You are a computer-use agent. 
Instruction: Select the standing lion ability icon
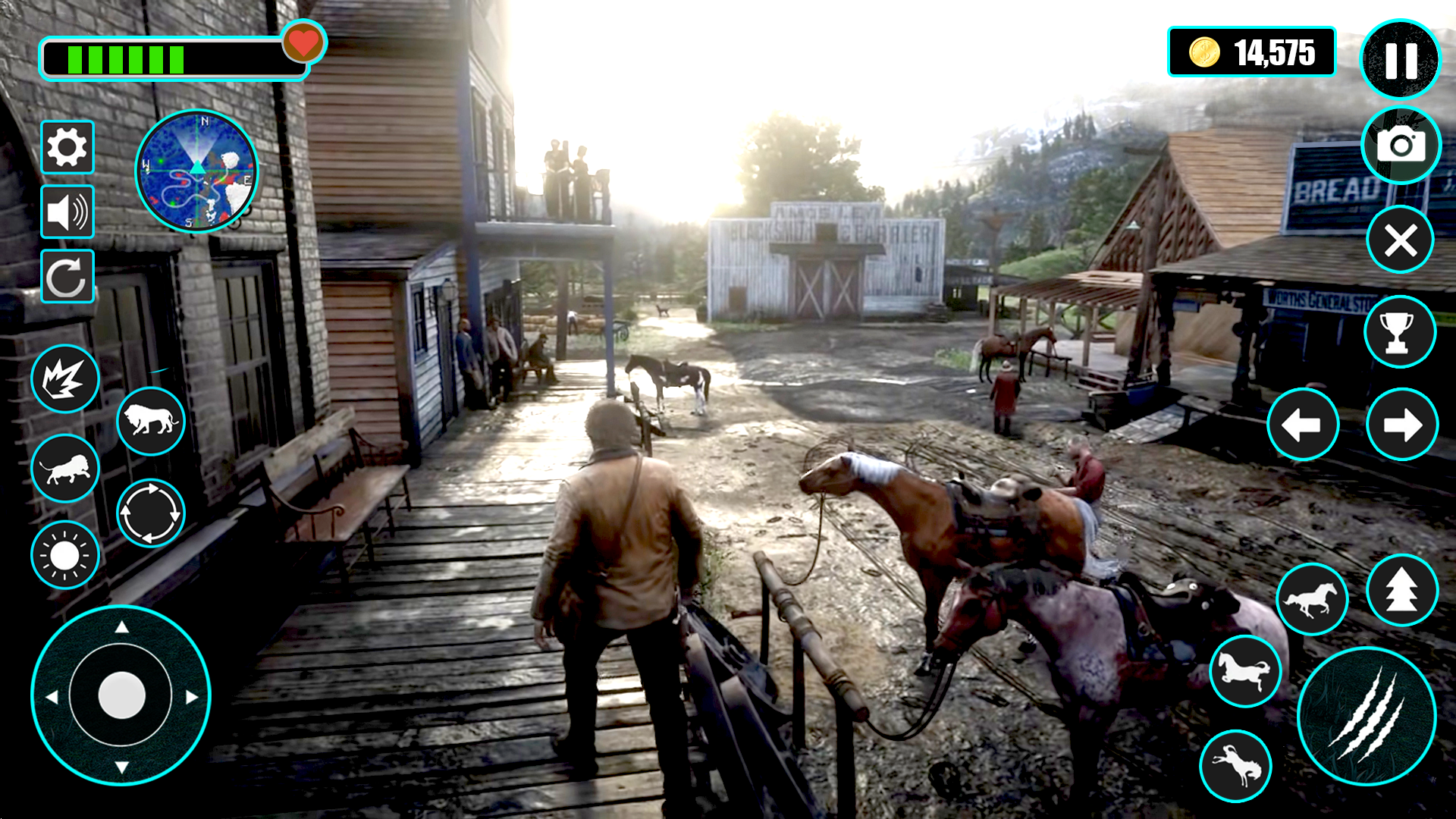tap(150, 422)
